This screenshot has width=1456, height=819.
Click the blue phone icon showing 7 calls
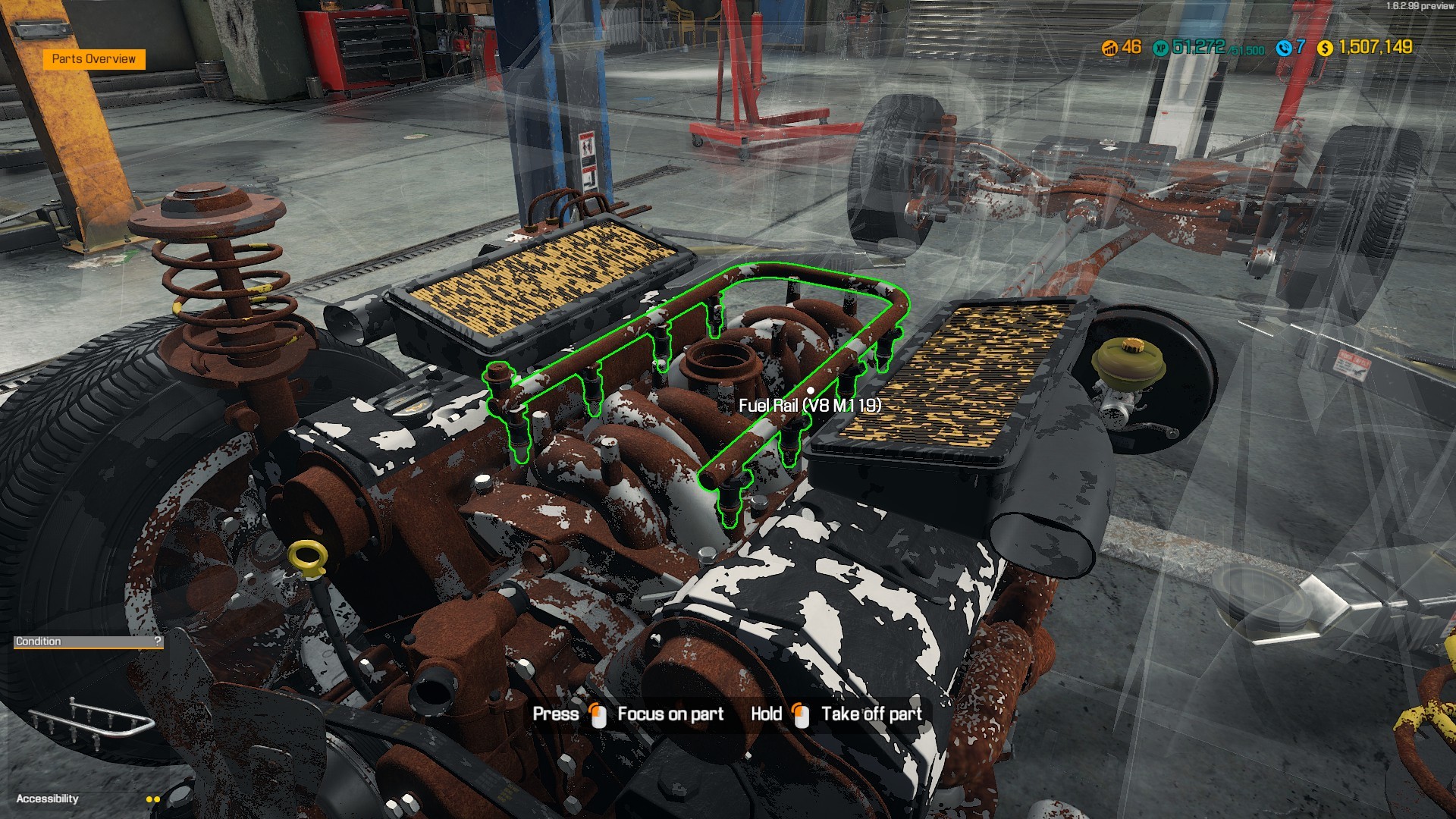1285,49
